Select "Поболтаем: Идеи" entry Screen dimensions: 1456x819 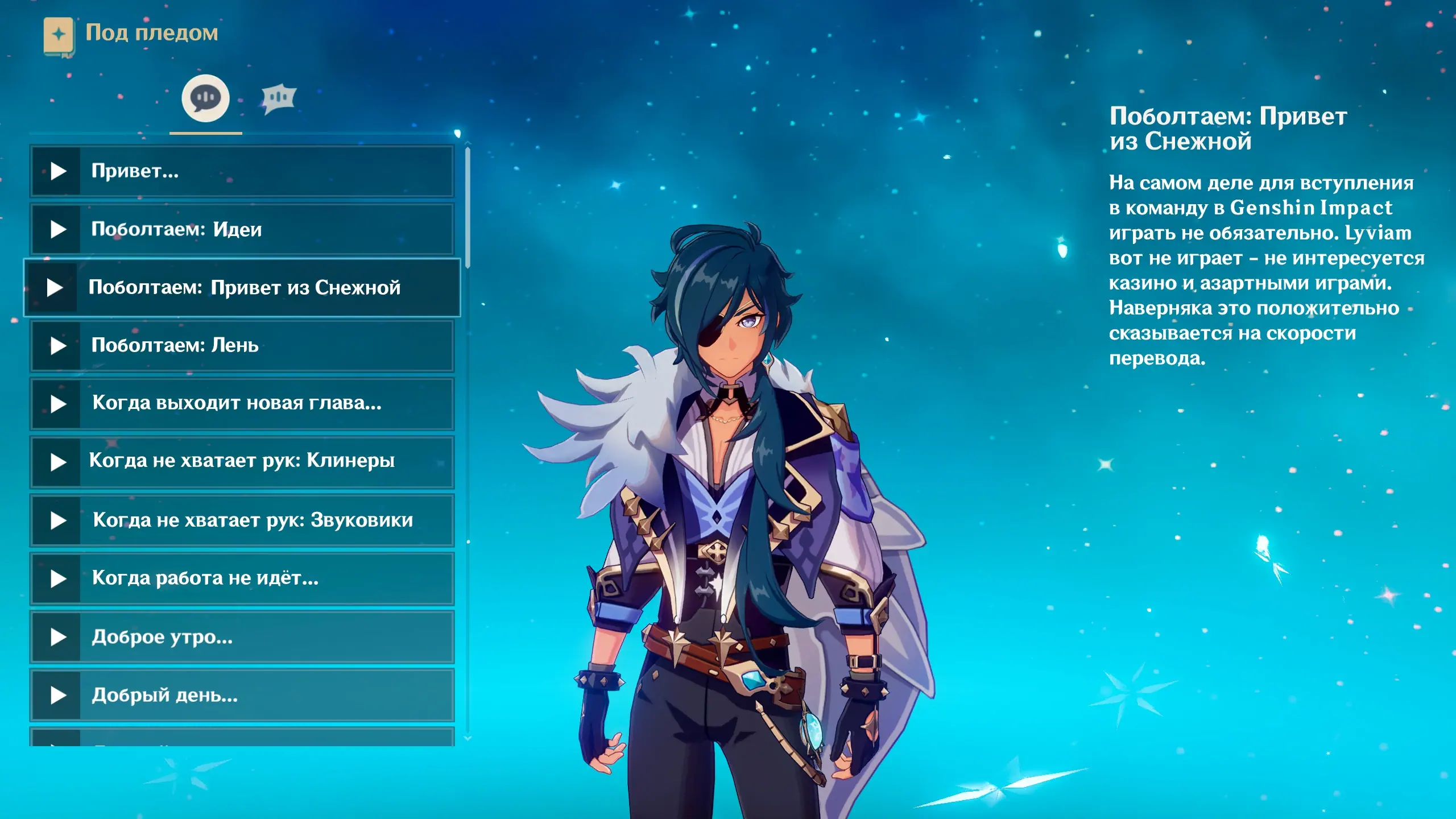point(242,229)
